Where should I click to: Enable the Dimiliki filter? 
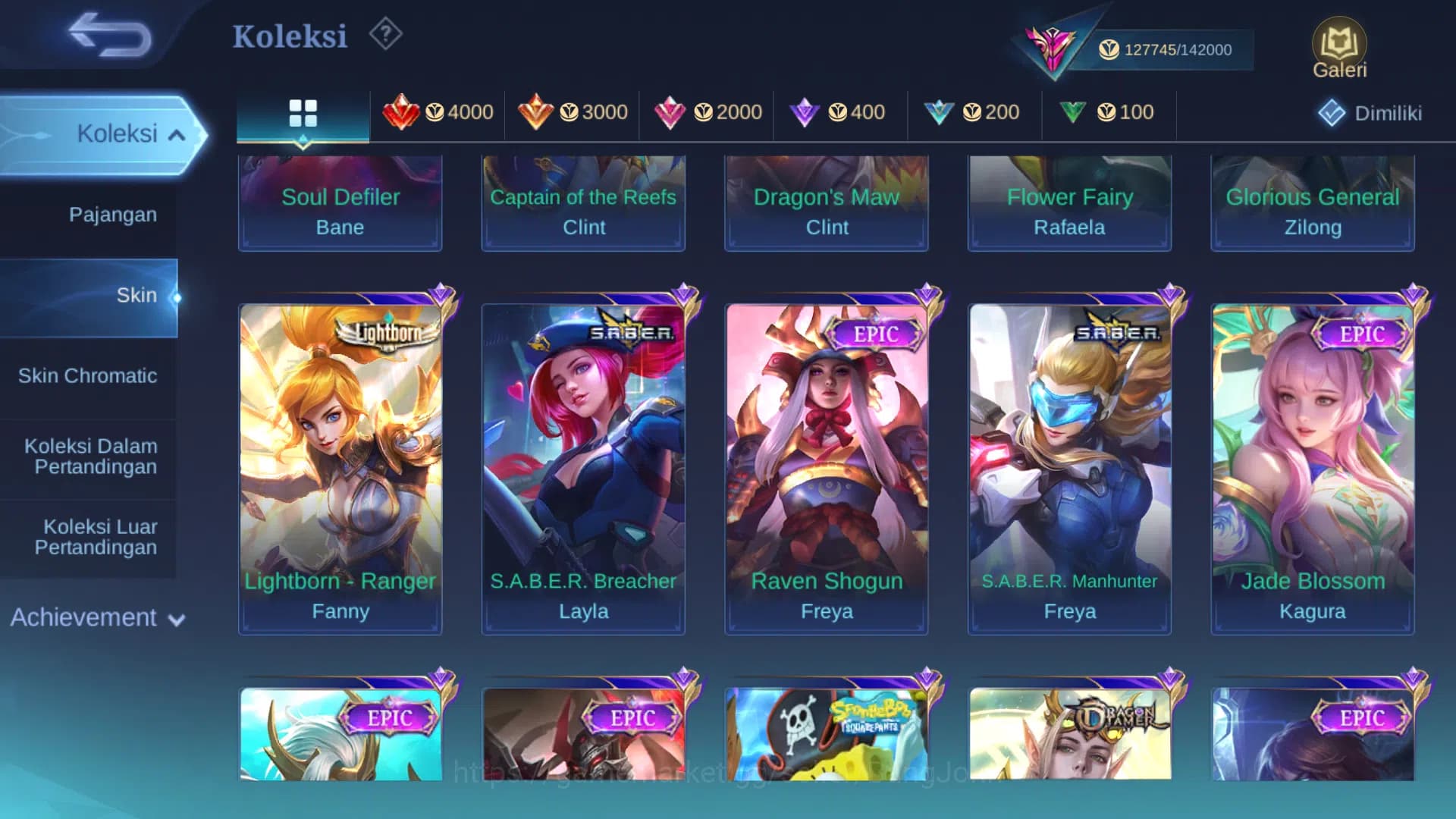coord(1370,112)
